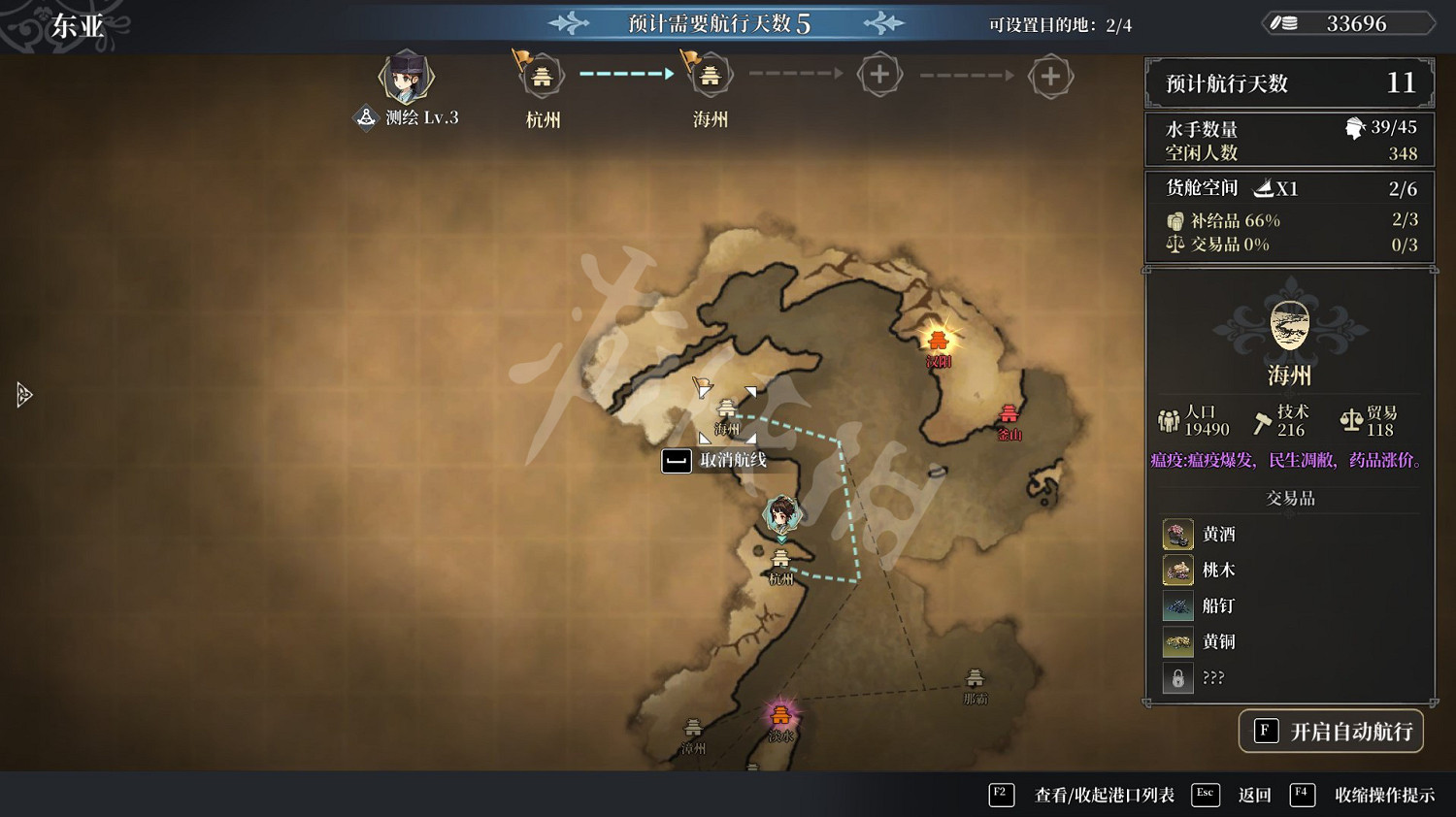Screen dimensions: 1456x817
Task: Select the 杭州 flag icon in route bar
Action: [541, 76]
